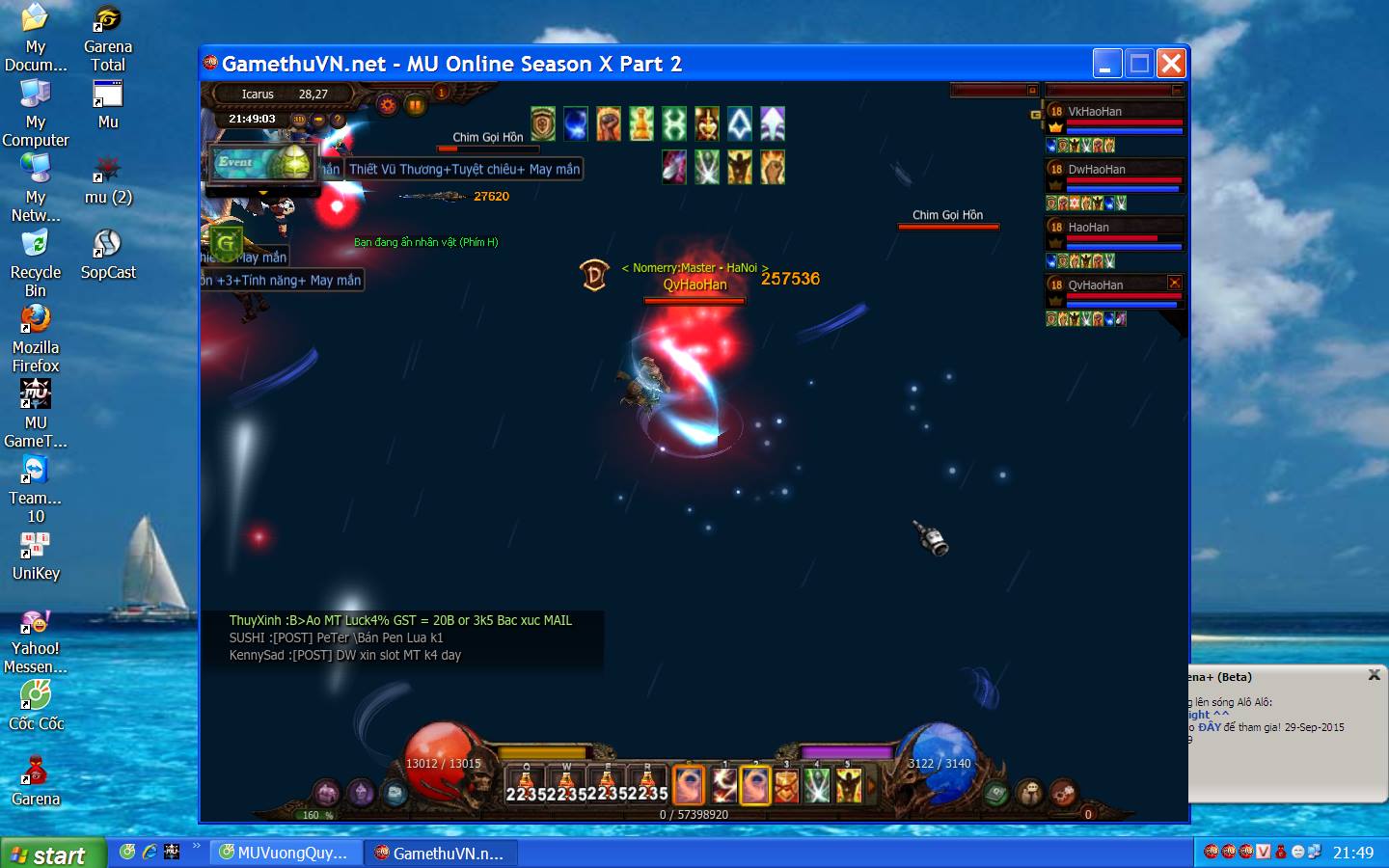
Task: Click the orange gear settings button
Action: click(x=388, y=105)
